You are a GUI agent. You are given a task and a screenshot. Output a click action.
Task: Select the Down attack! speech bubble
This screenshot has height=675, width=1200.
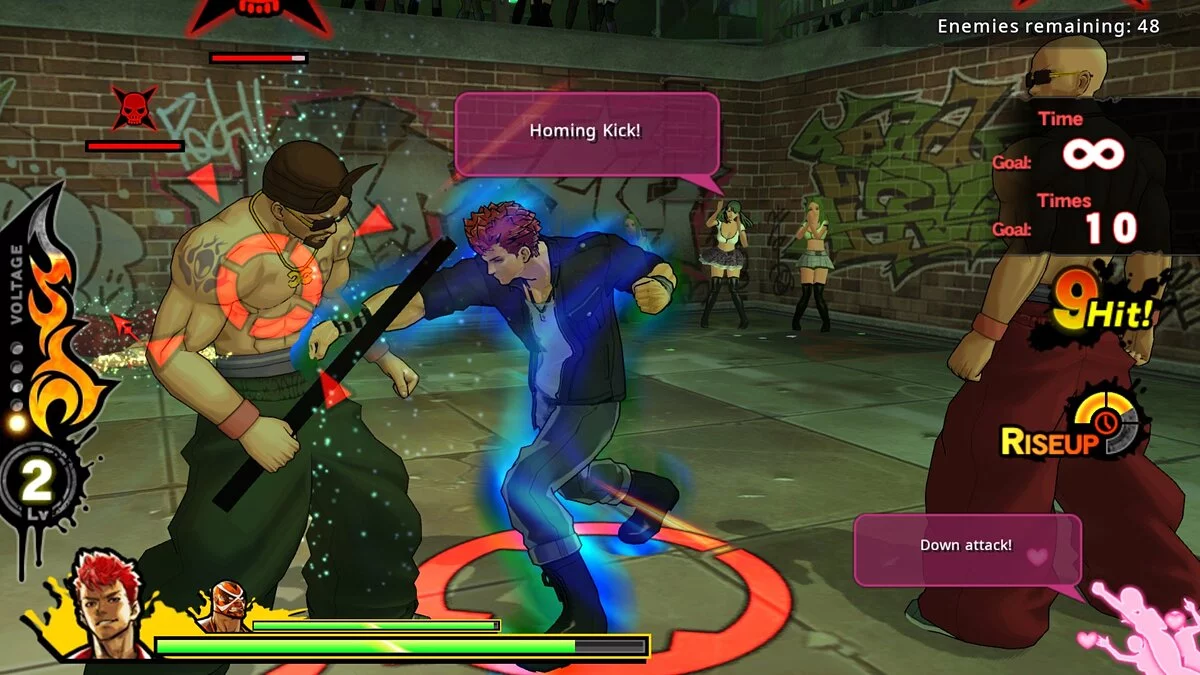966,548
